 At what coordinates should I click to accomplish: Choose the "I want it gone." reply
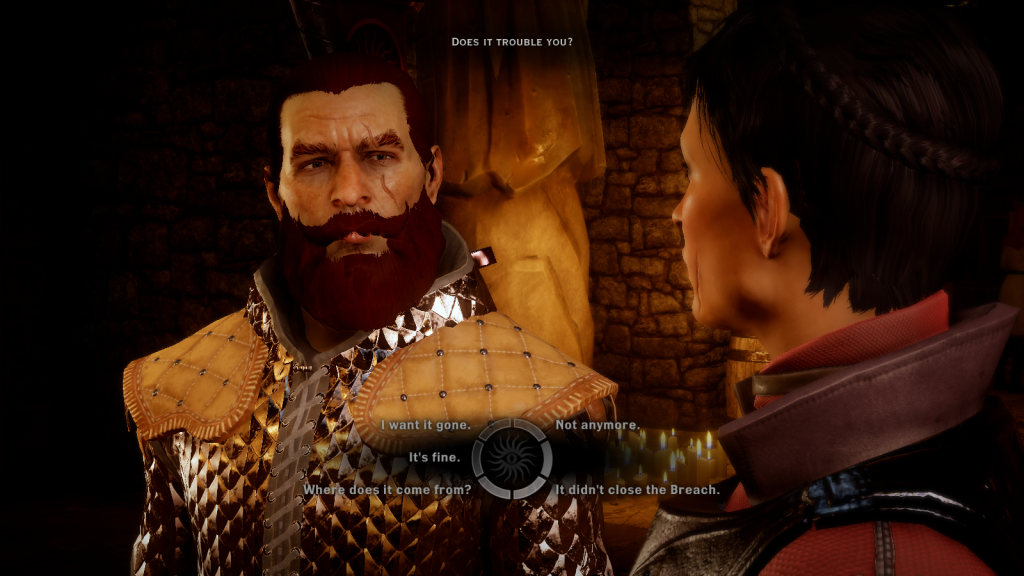pyautogui.click(x=426, y=425)
